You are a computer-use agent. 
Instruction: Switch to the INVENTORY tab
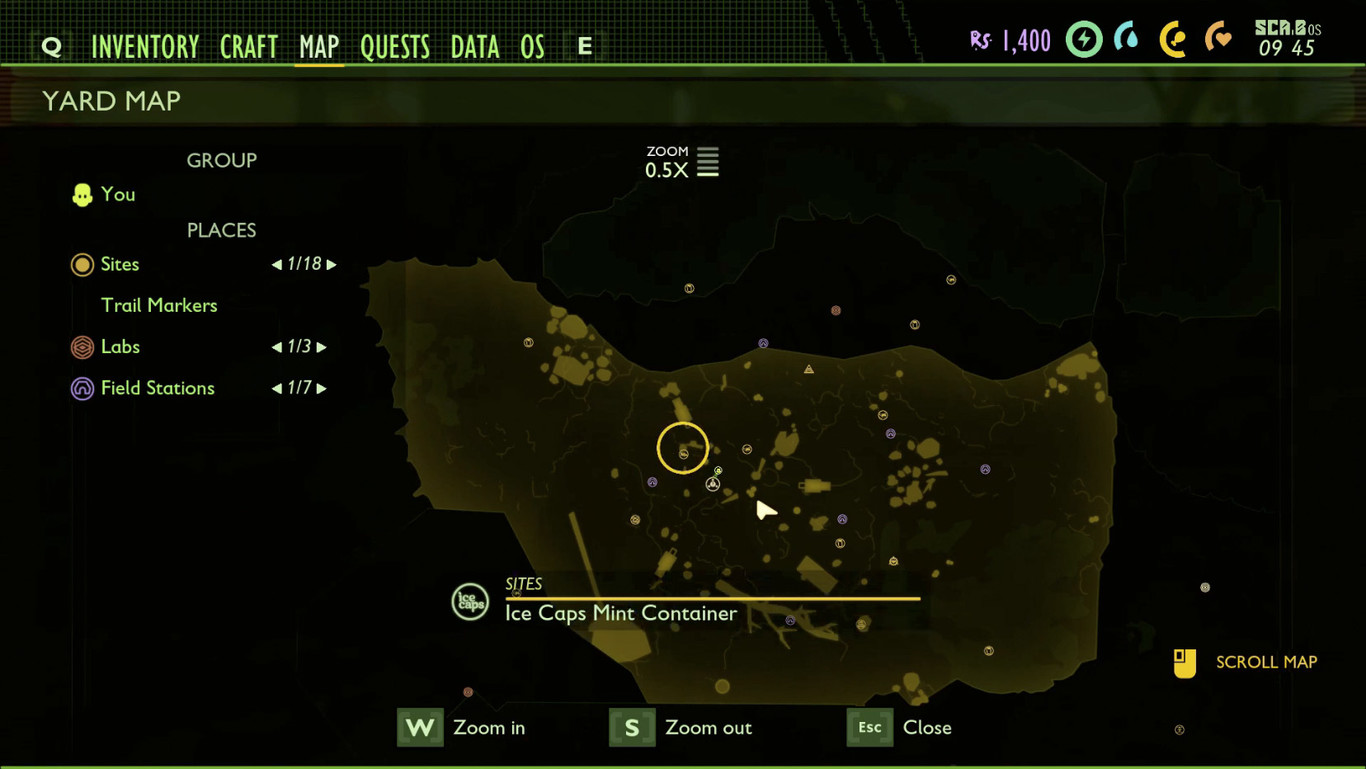pyautogui.click(x=146, y=45)
